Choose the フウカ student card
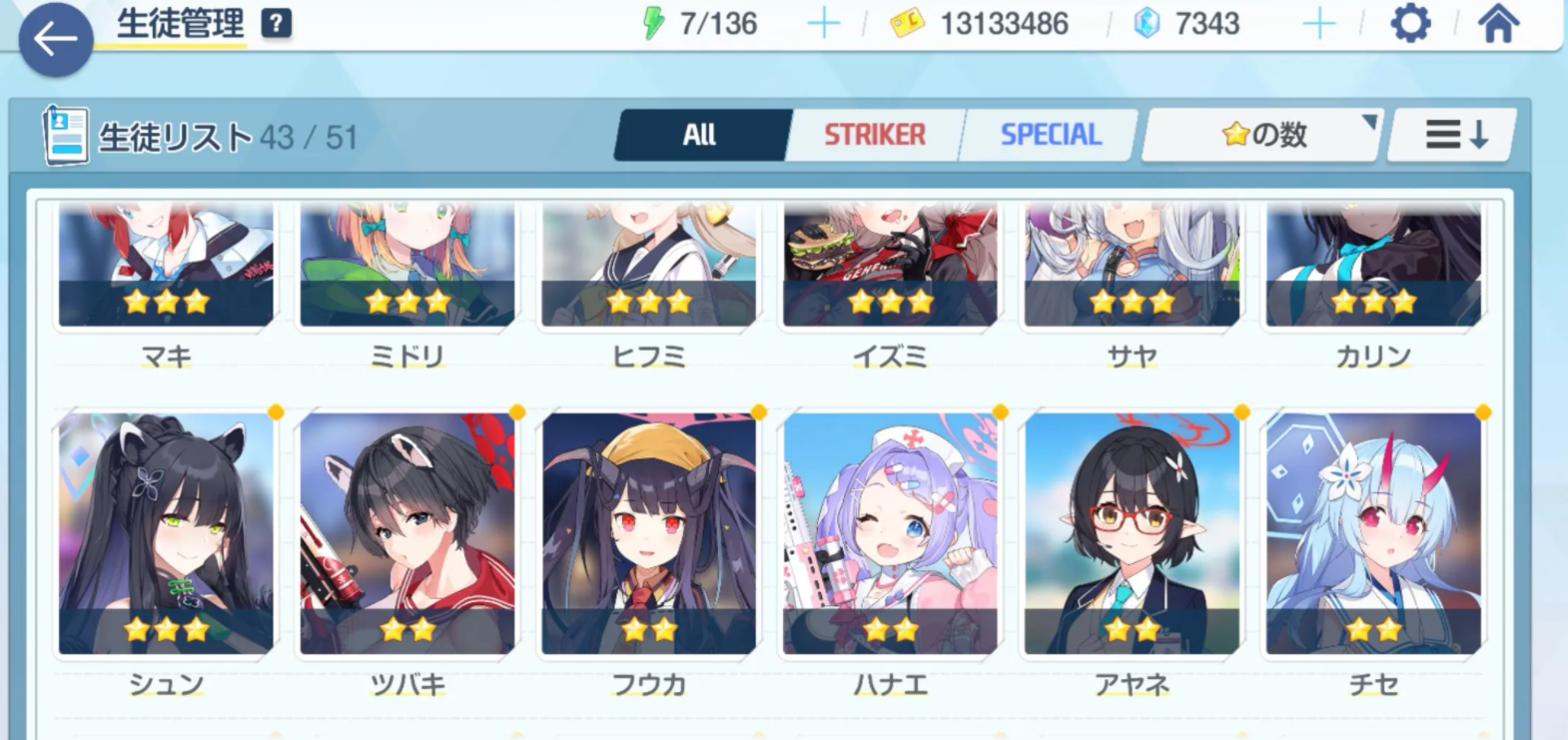Screen dimensions: 1568x740 coord(649,534)
